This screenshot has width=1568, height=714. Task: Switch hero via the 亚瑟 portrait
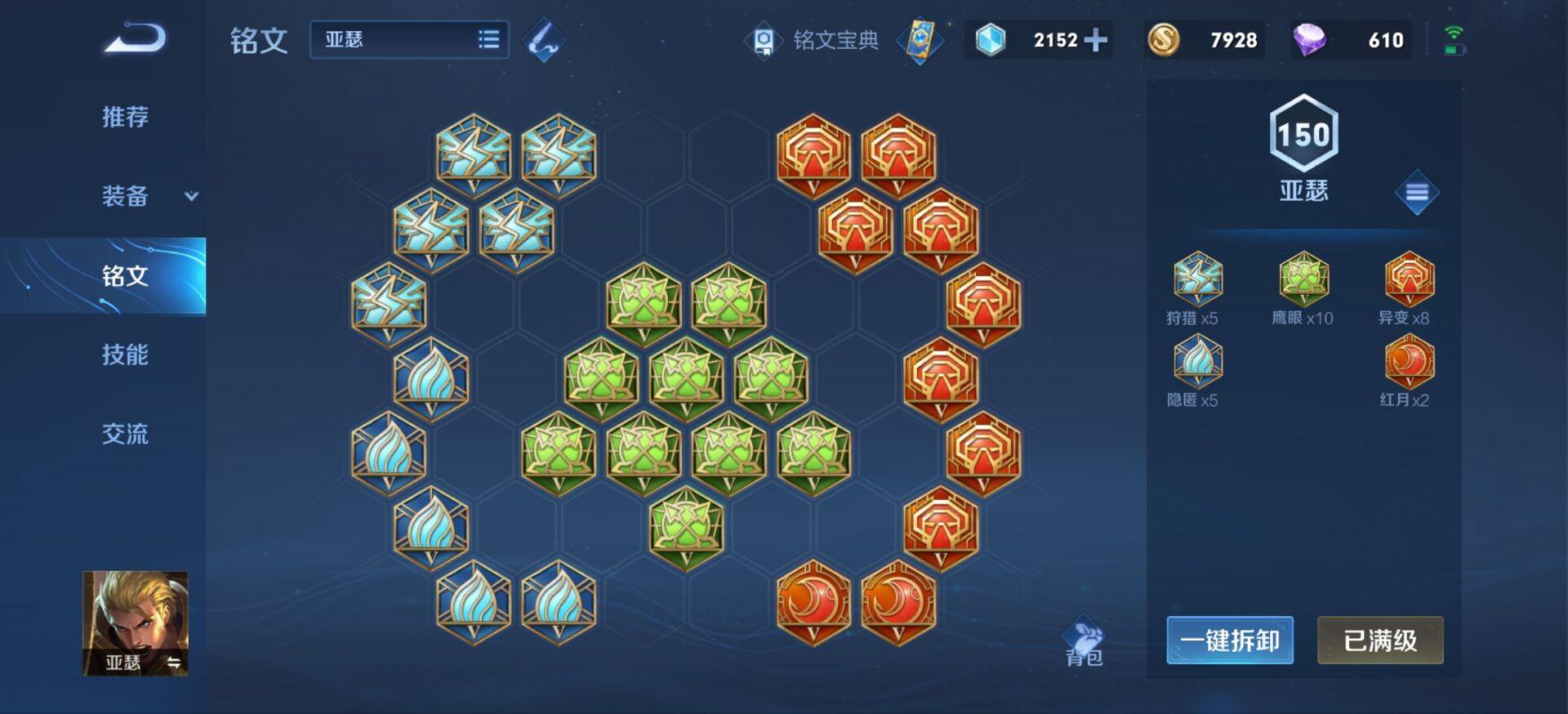point(136,623)
